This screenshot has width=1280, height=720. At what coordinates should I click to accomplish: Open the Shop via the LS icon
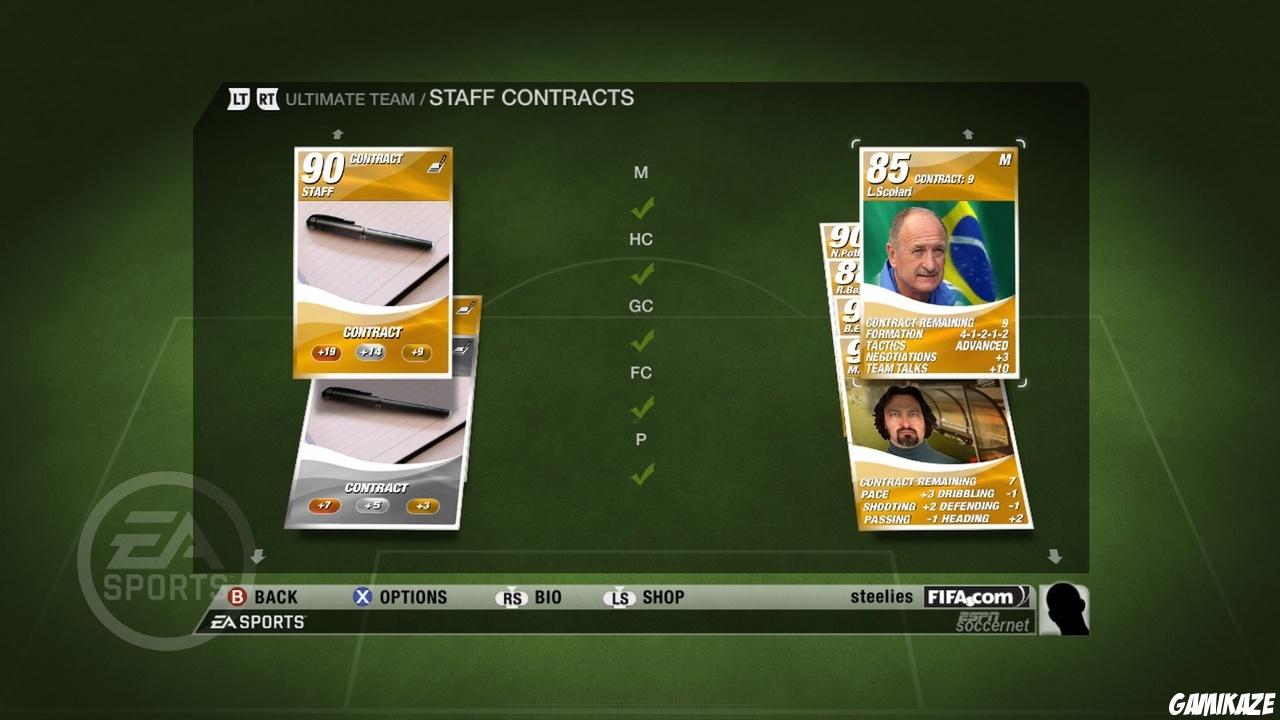tap(622, 597)
